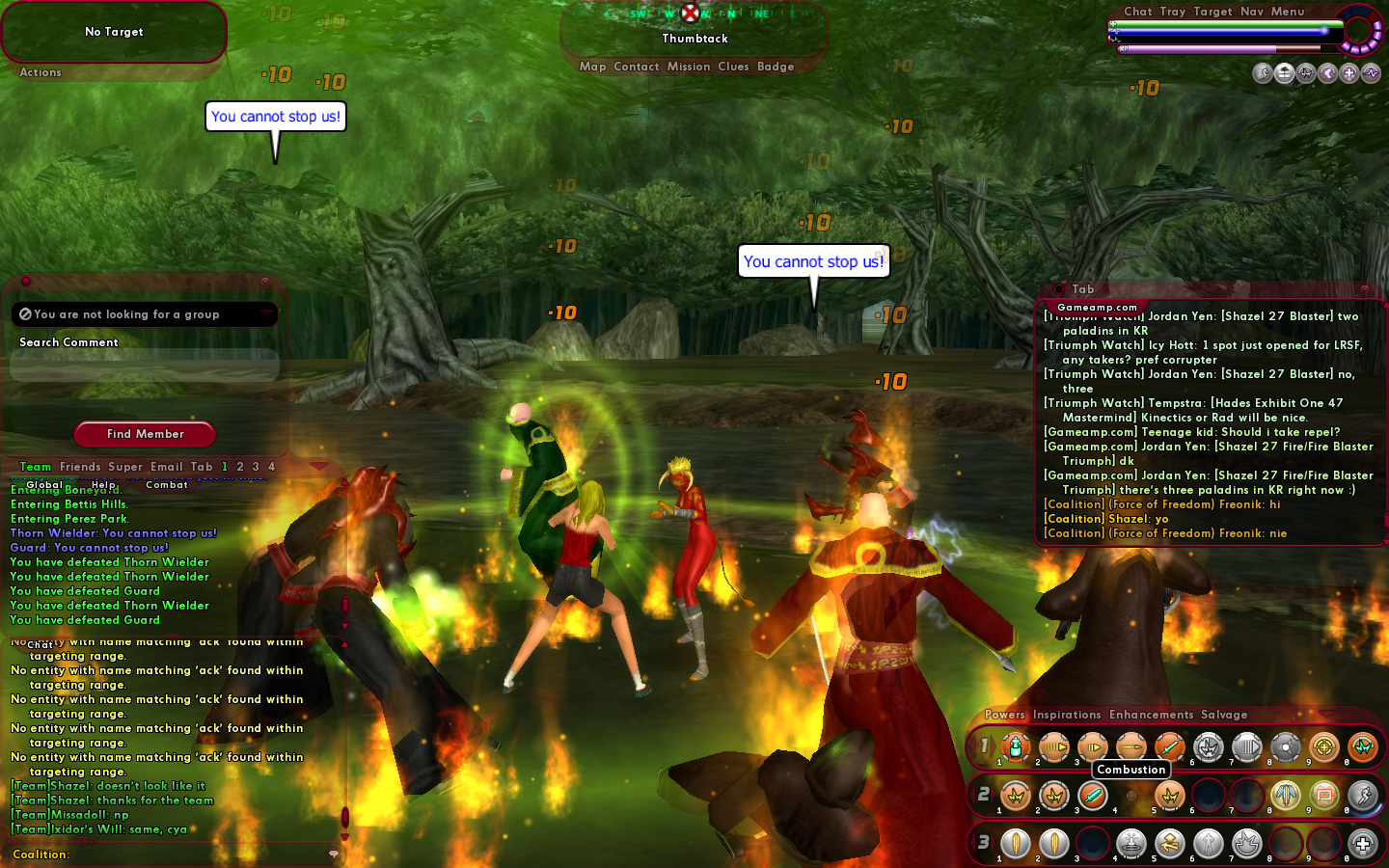Open the Contact list
1389x868 pixels.
636,67
